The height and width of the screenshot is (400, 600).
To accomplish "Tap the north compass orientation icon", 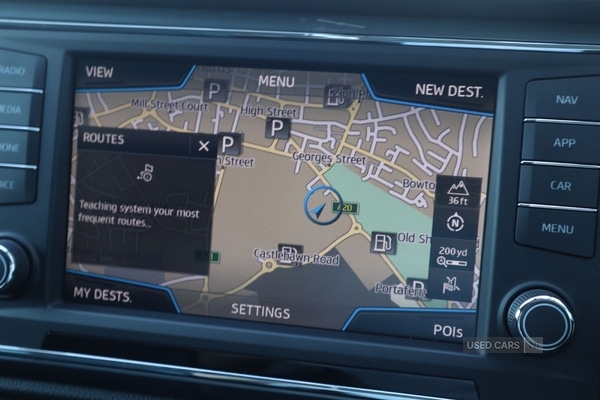I will 456,223.
